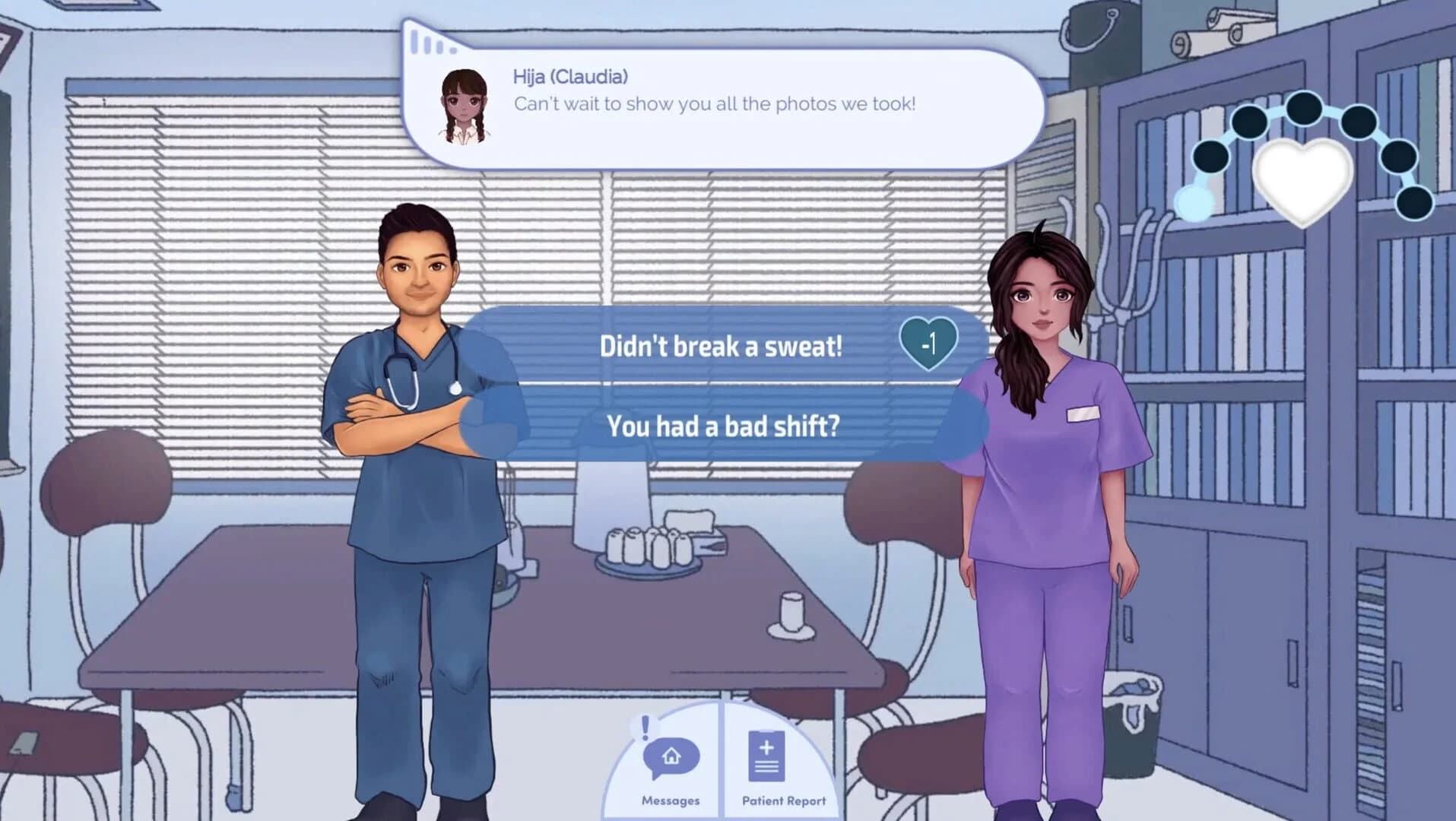Click the leftmost dark dot on the arc

click(1210, 157)
